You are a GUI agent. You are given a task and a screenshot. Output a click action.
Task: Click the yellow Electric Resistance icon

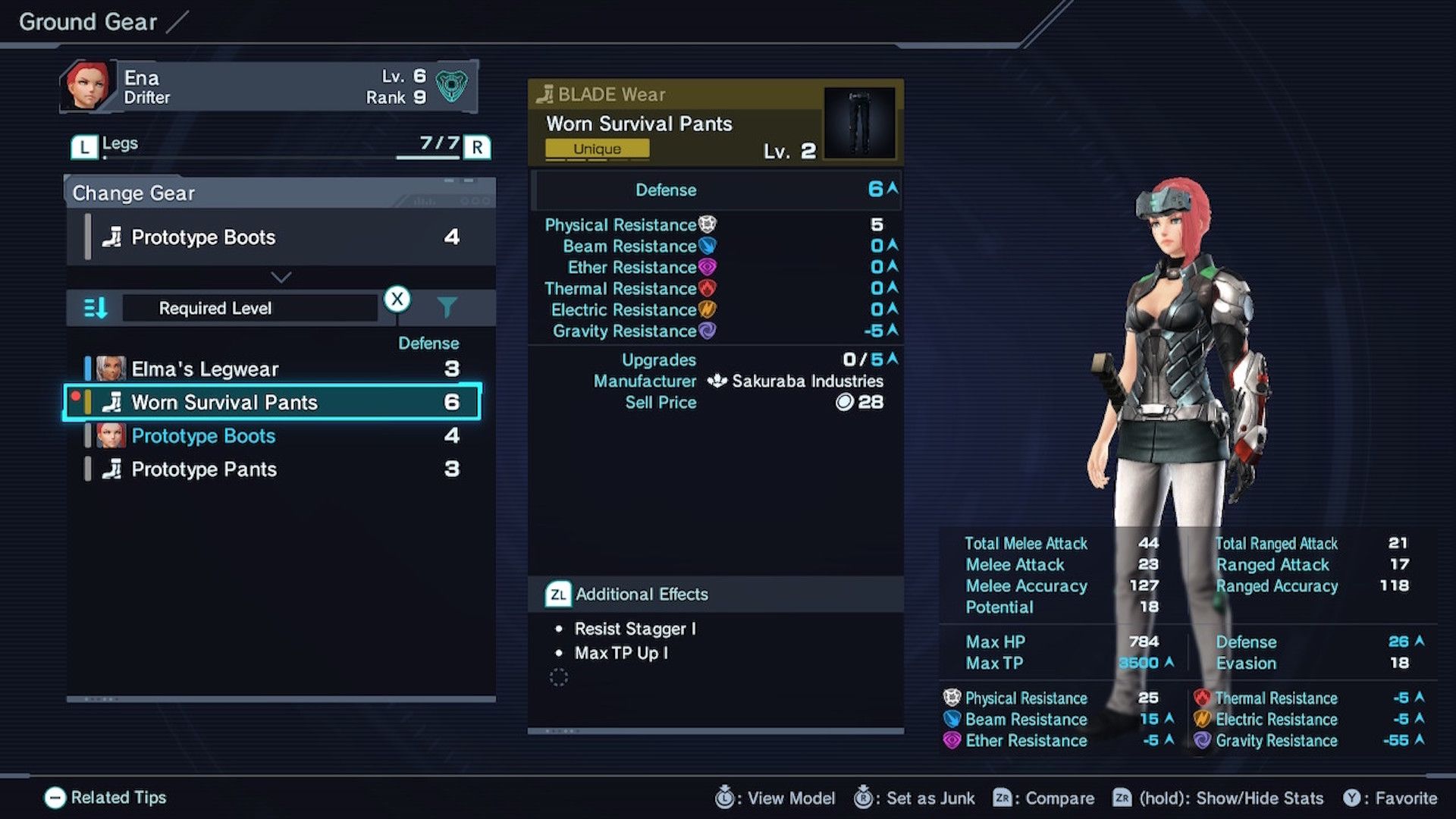(x=708, y=309)
